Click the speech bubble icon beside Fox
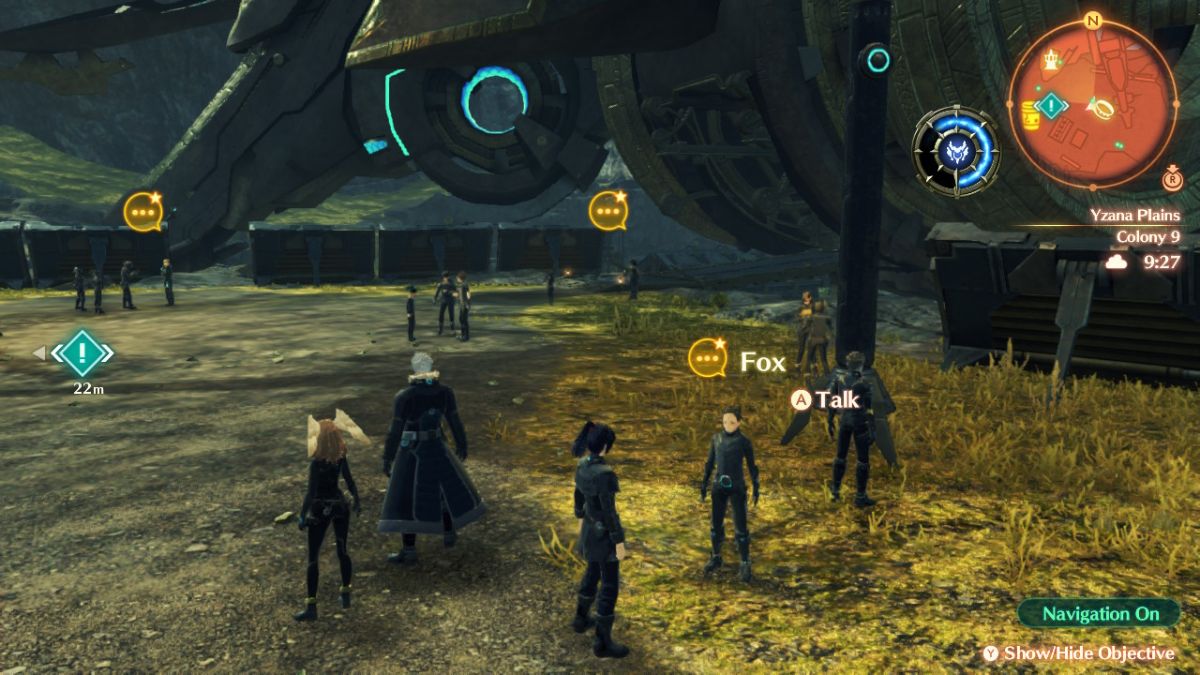The width and height of the screenshot is (1200, 675). 708,357
